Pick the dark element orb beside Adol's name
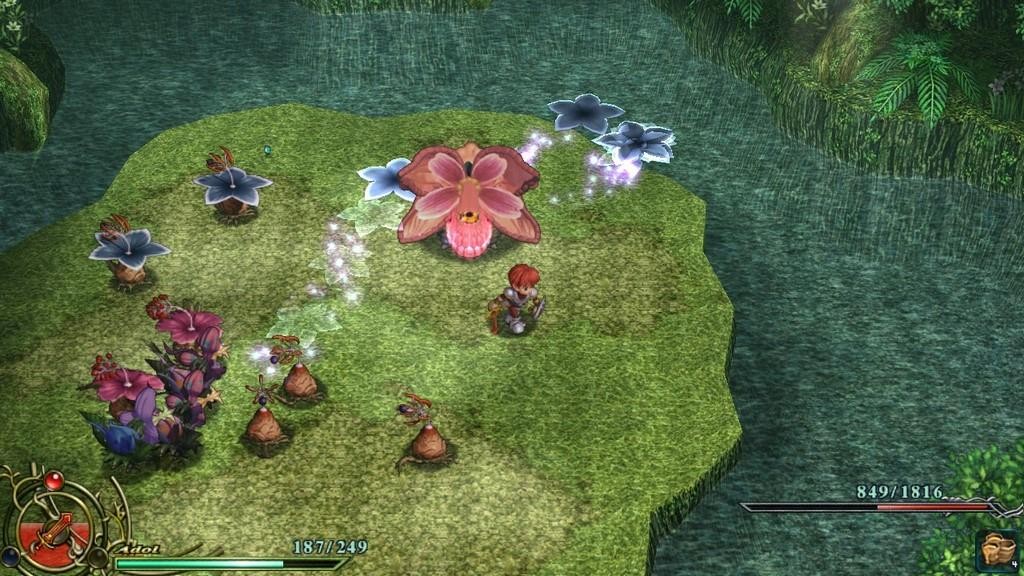Viewport: 1024px width, 576px height. point(96,555)
